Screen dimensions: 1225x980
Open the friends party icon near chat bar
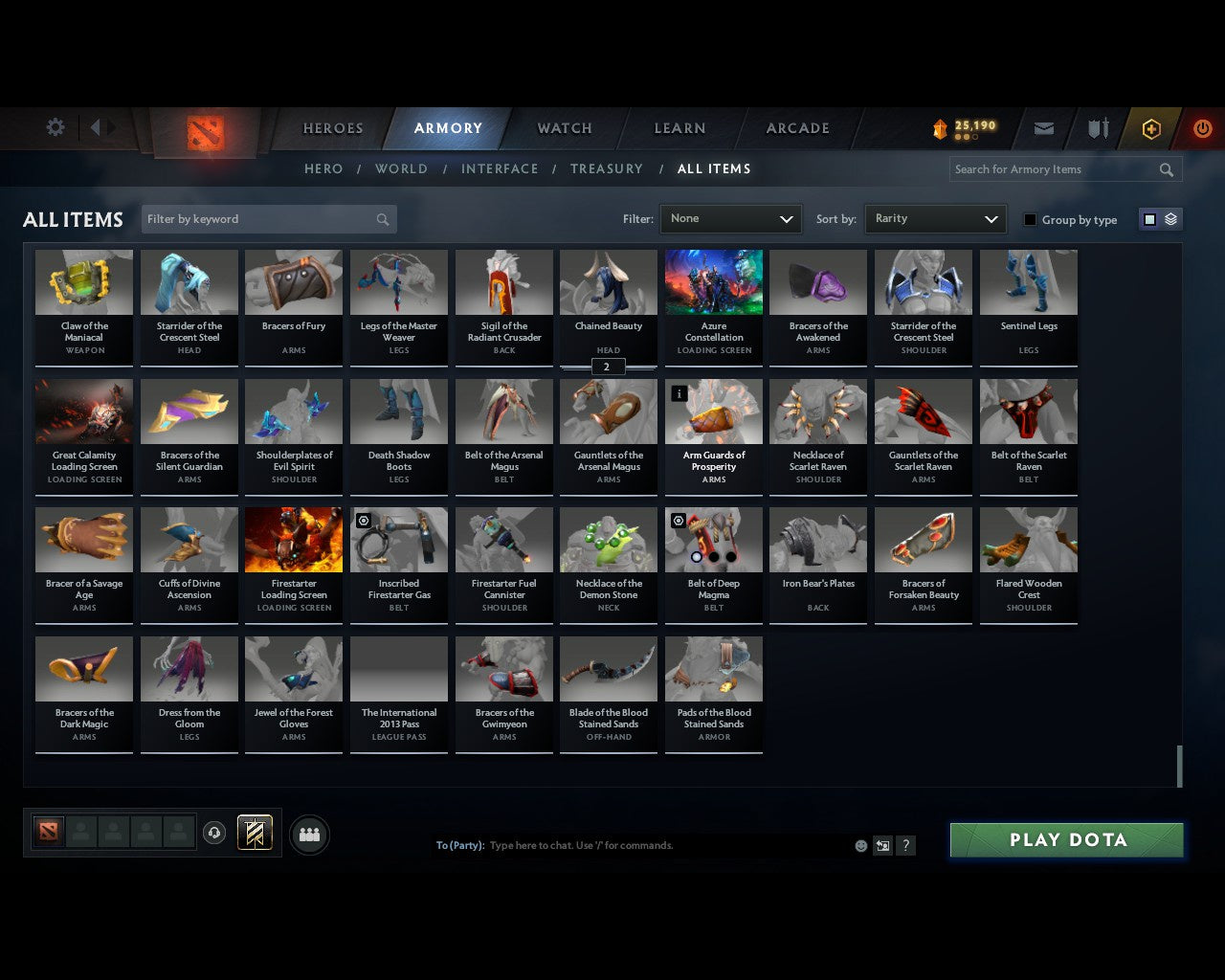[308, 834]
